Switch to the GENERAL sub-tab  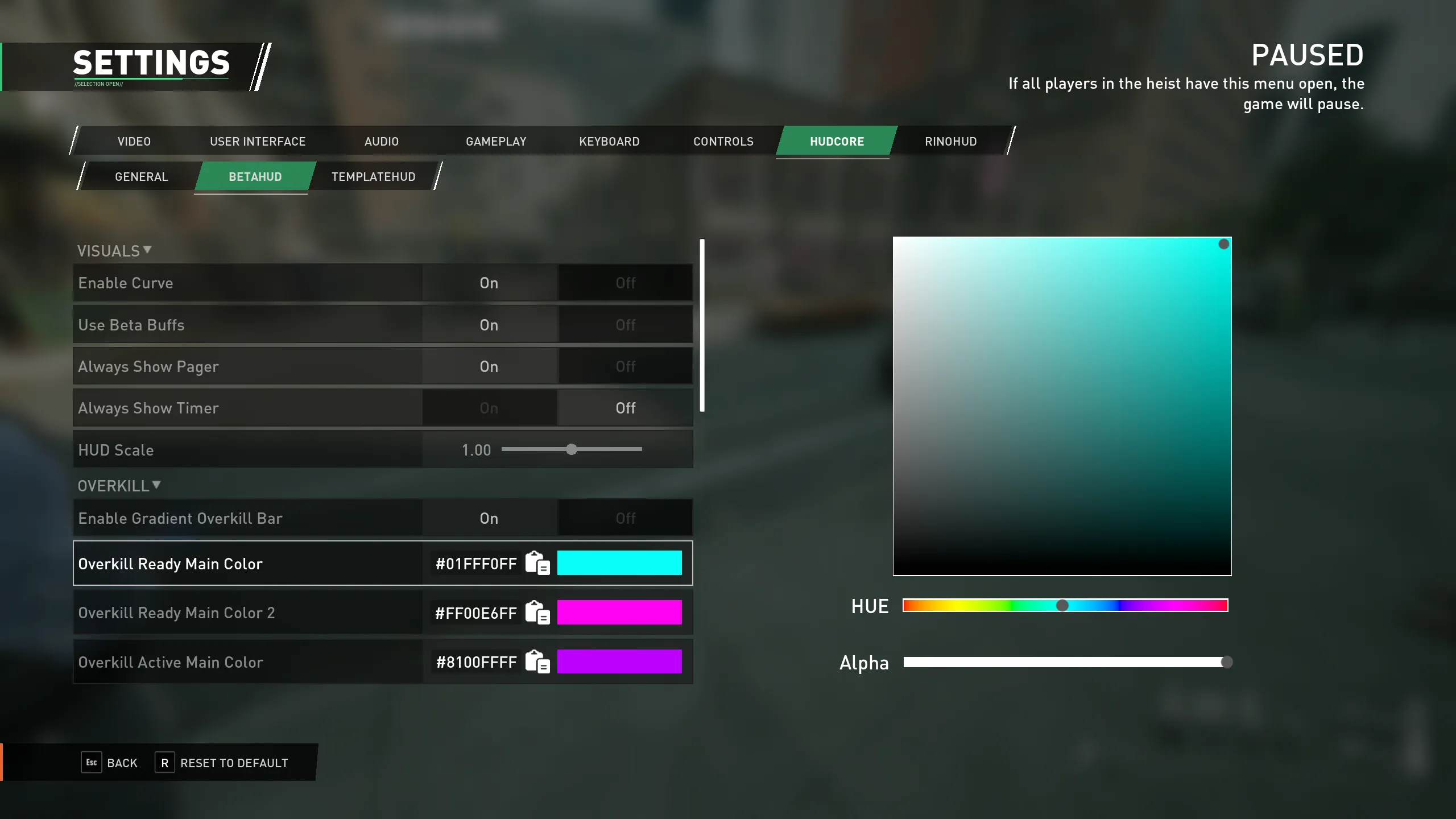pyautogui.click(x=142, y=177)
